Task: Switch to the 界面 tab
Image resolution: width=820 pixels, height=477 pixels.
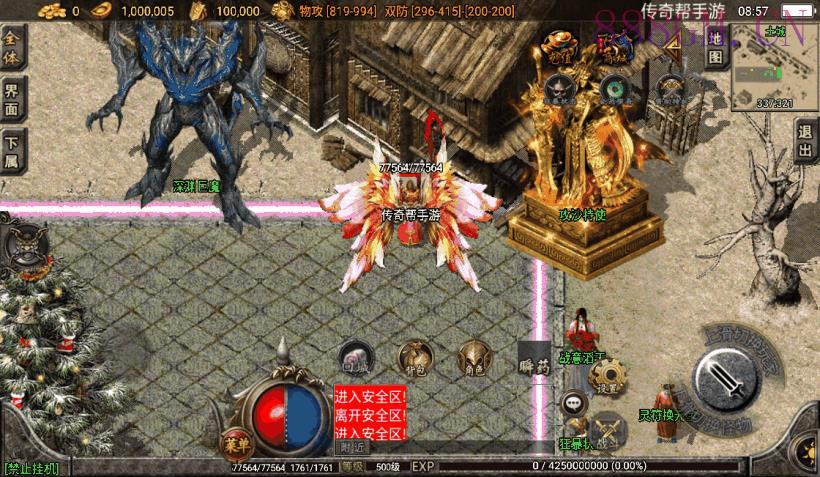Action: pyautogui.click(x=12, y=100)
